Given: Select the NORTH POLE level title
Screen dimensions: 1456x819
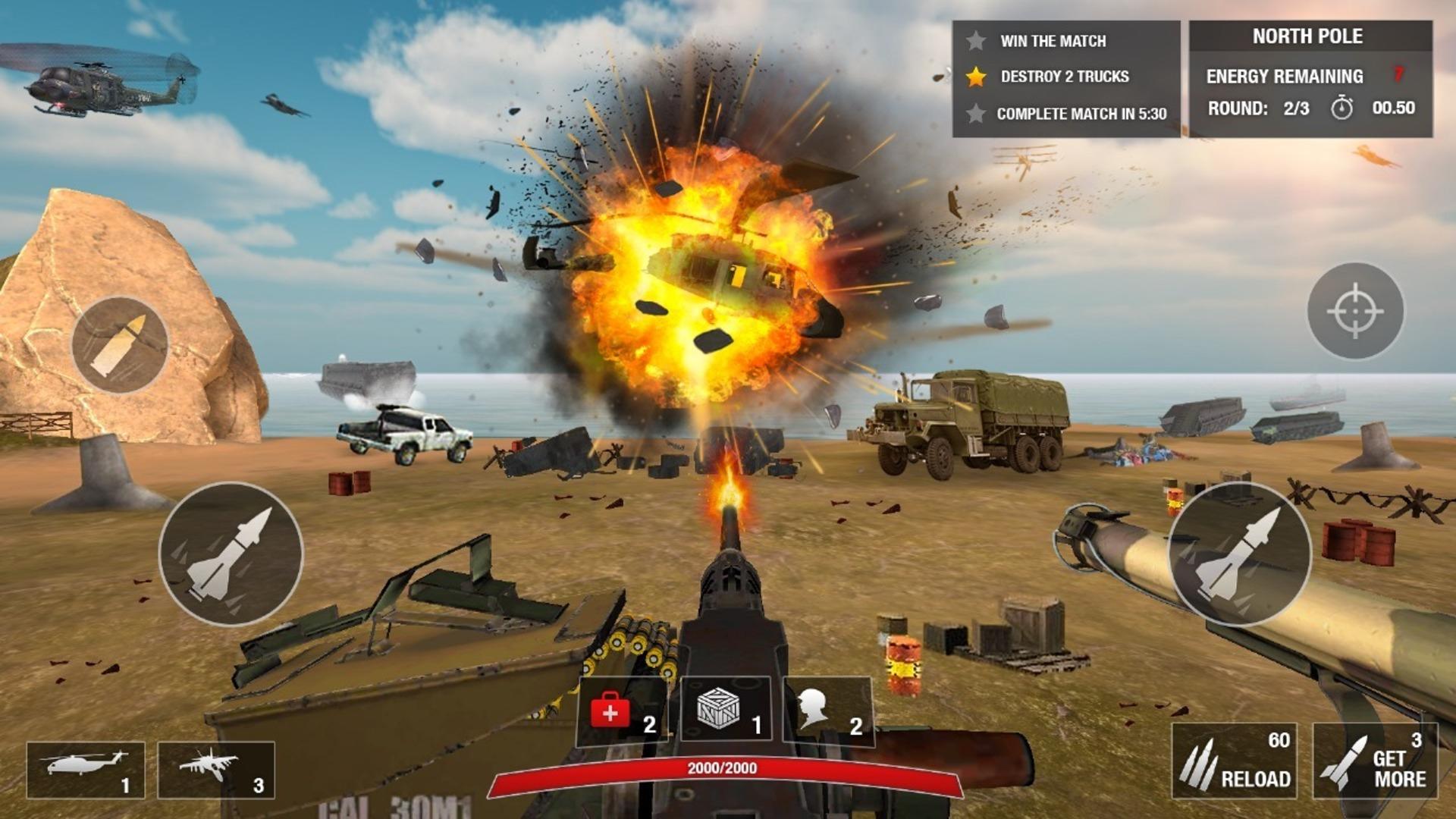Looking at the screenshot, I should pyautogui.click(x=1308, y=36).
